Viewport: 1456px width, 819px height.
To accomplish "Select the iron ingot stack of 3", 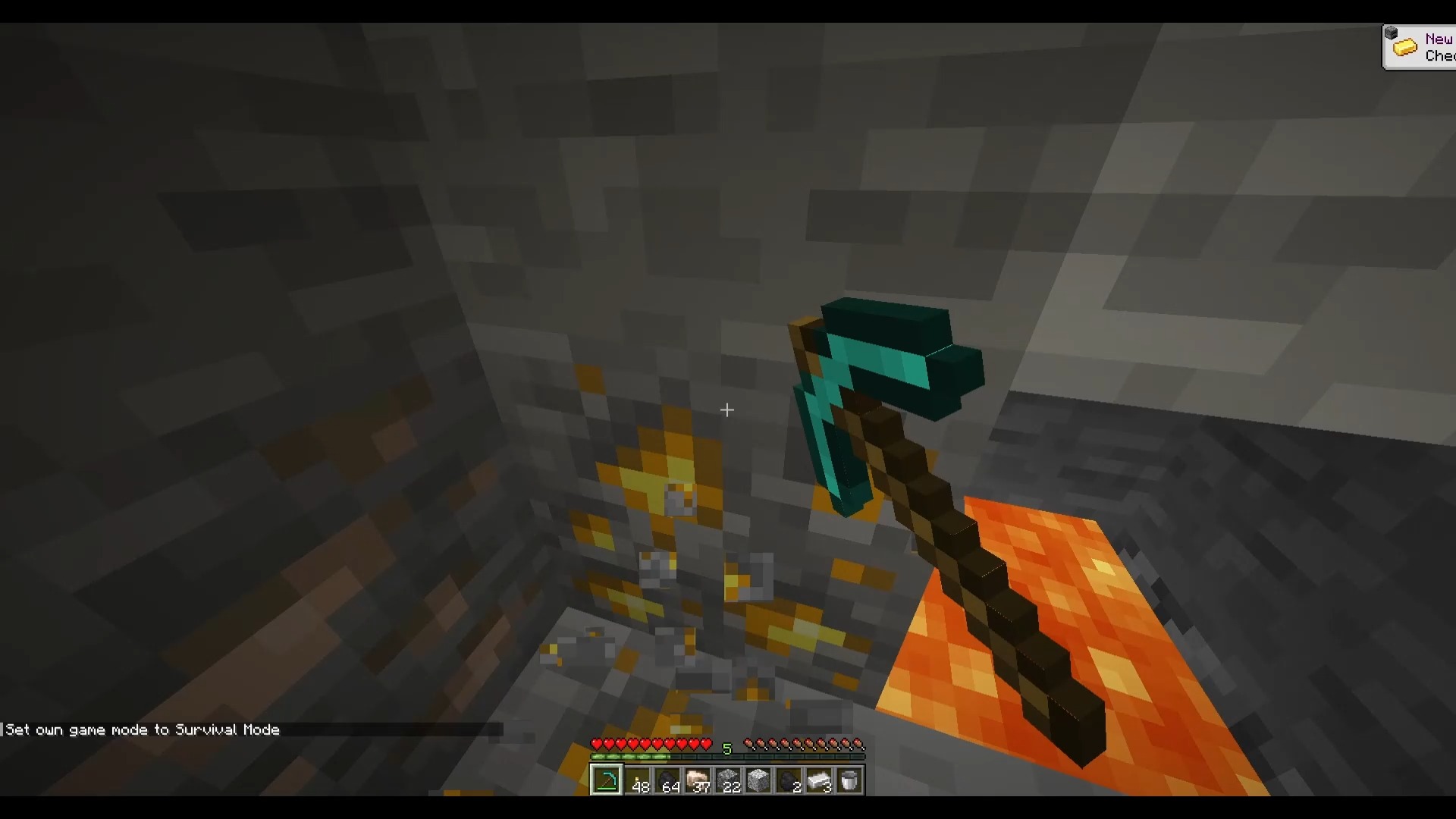I will click(x=820, y=780).
